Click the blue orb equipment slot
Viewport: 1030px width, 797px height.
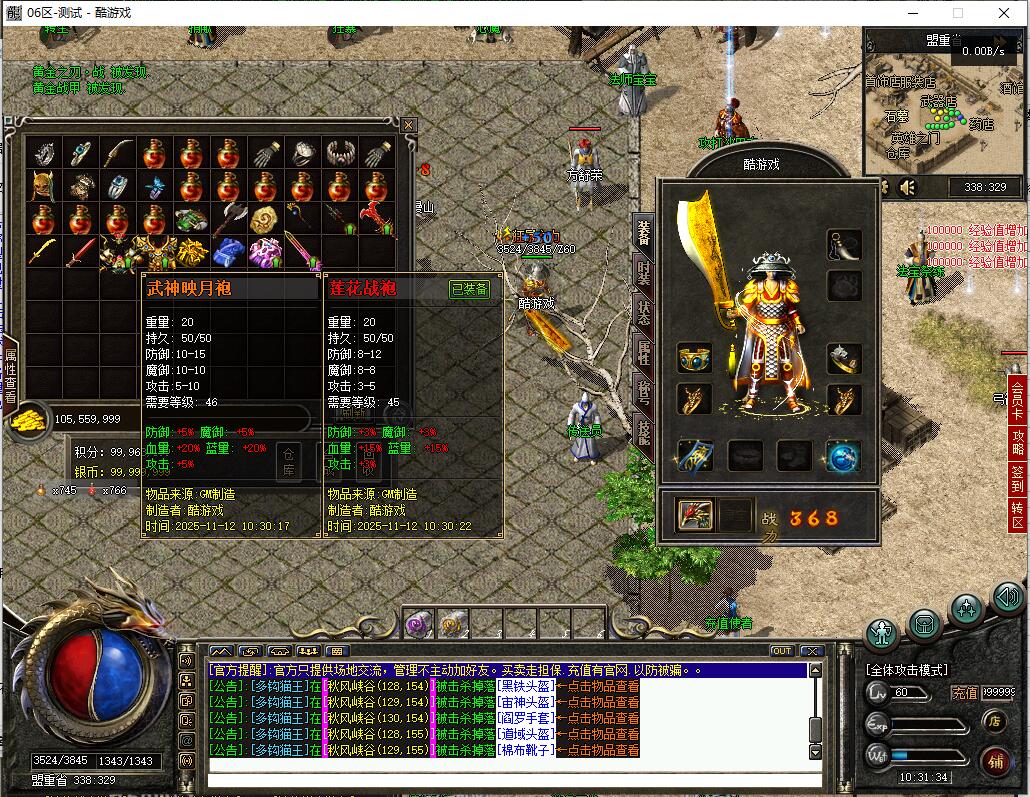pos(843,456)
